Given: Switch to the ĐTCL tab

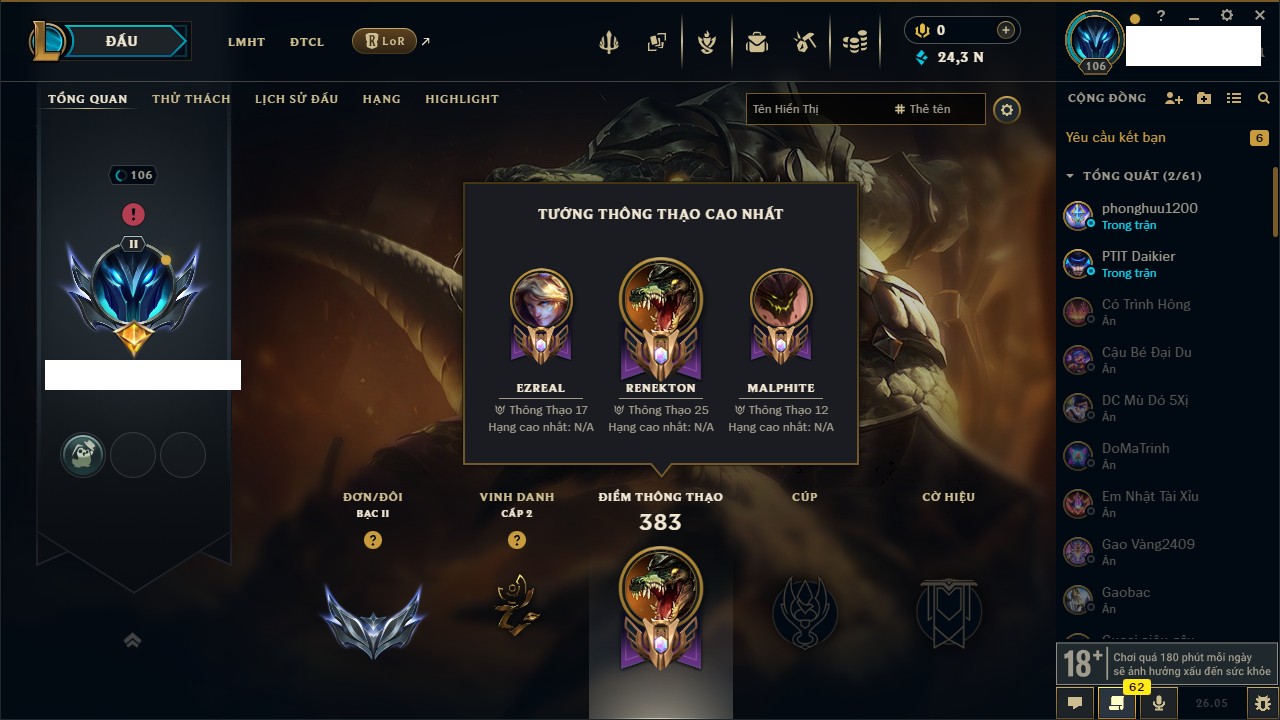Looking at the screenshot, I should point(307,42).
